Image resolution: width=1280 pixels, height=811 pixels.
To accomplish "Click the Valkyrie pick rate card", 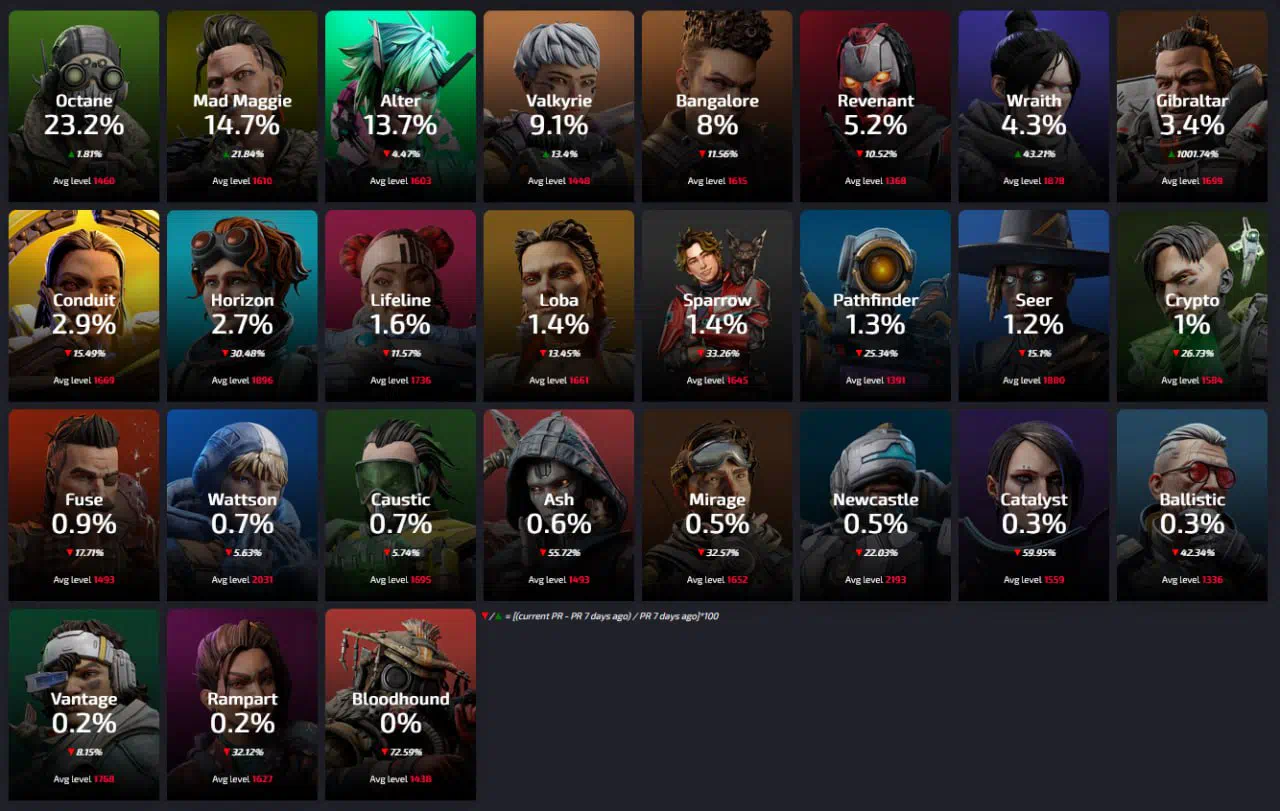I will 559,106.
